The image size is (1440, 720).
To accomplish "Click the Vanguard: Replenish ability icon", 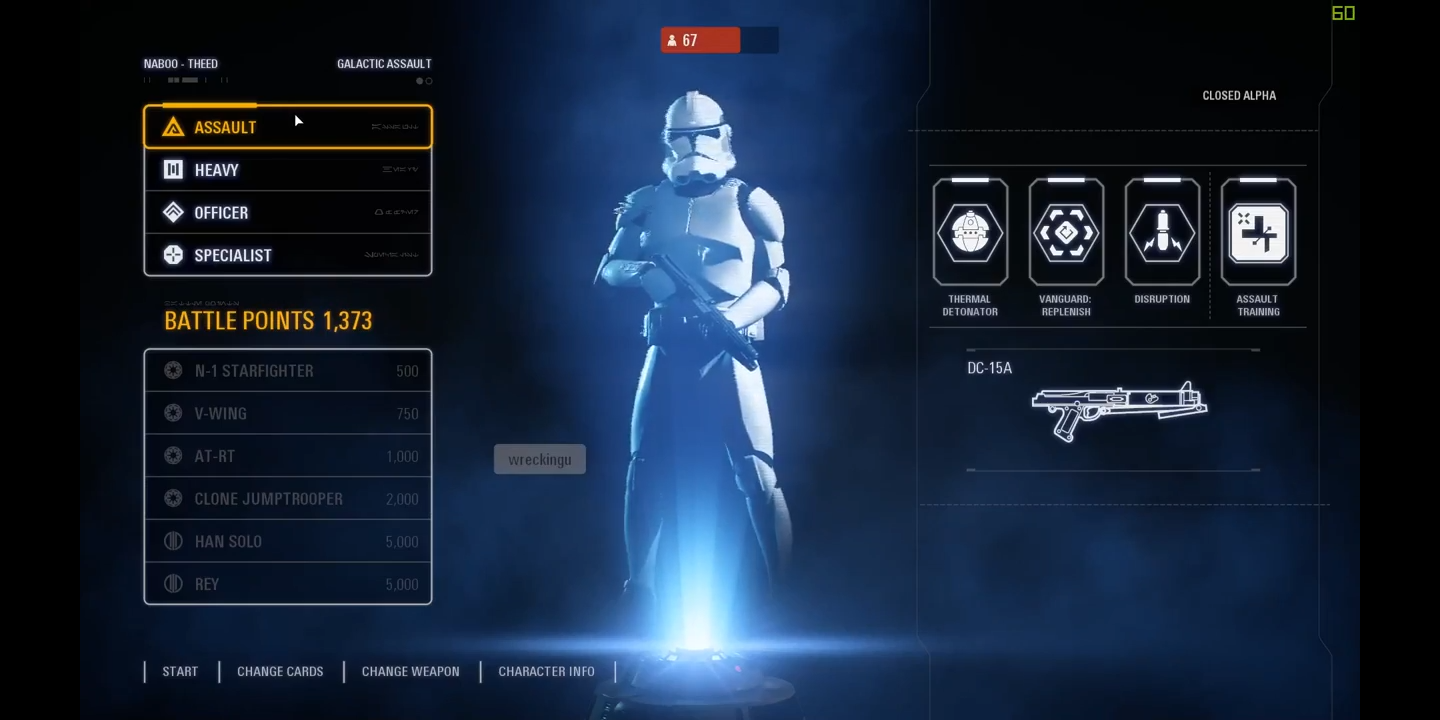I will 1065,232.
